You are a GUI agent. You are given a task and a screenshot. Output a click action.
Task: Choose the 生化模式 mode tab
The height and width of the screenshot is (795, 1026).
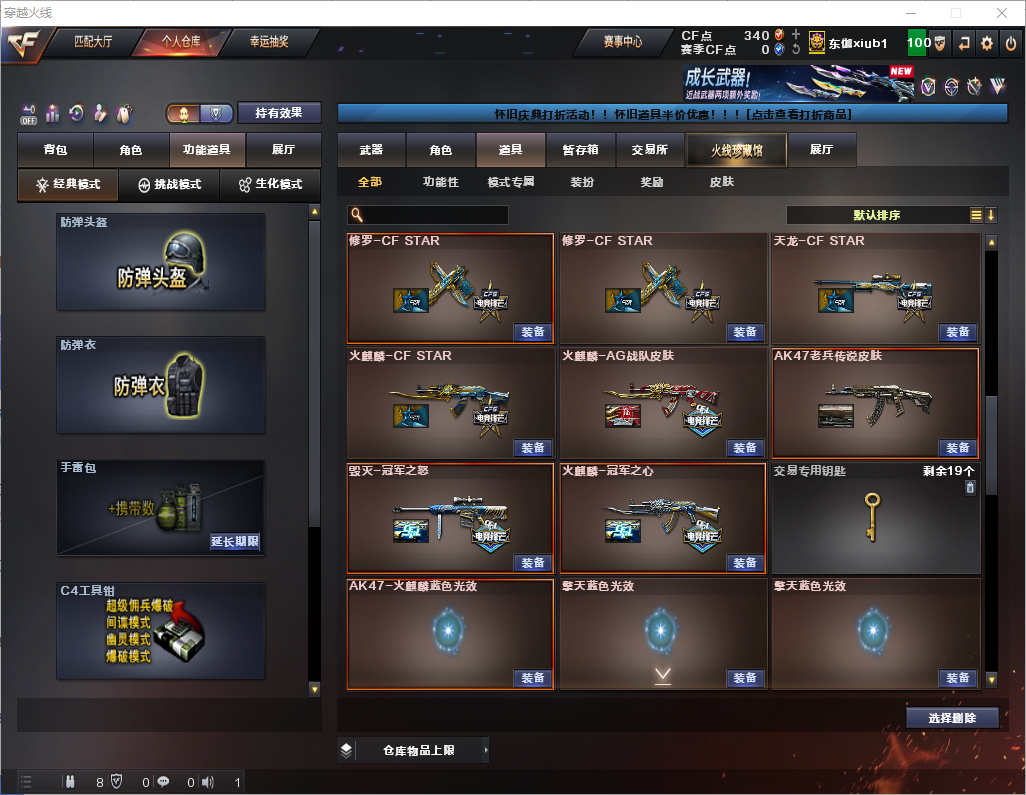click(270, 185)
